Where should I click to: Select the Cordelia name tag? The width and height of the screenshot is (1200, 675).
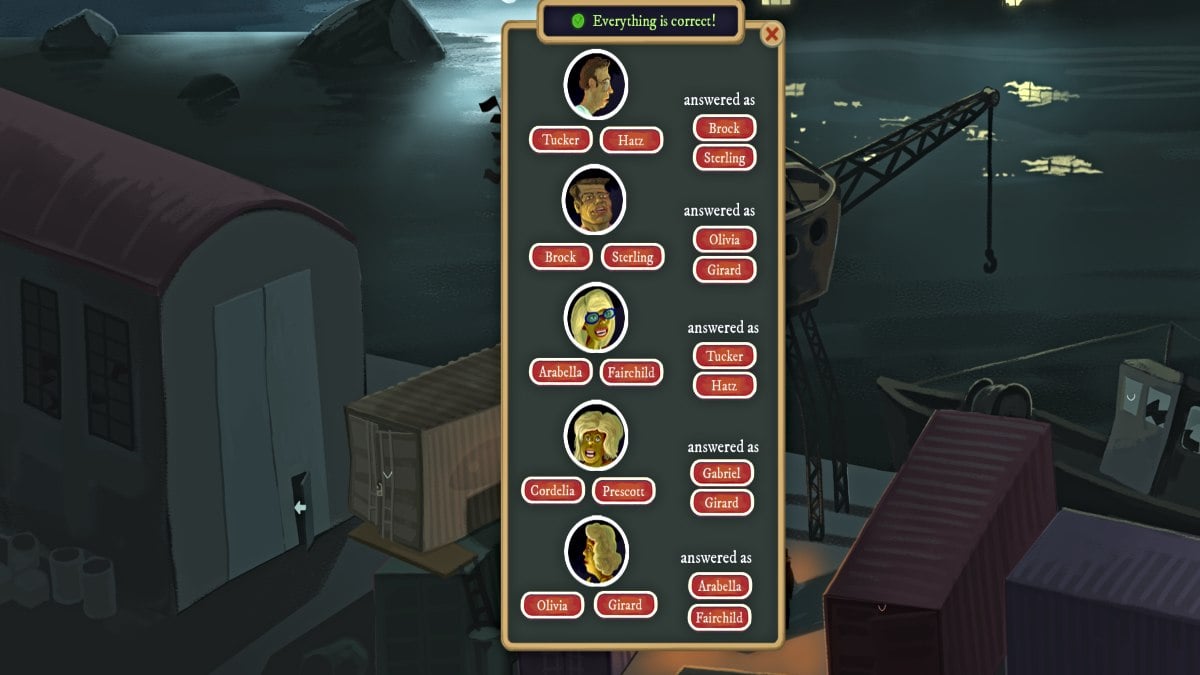point(553,490)
